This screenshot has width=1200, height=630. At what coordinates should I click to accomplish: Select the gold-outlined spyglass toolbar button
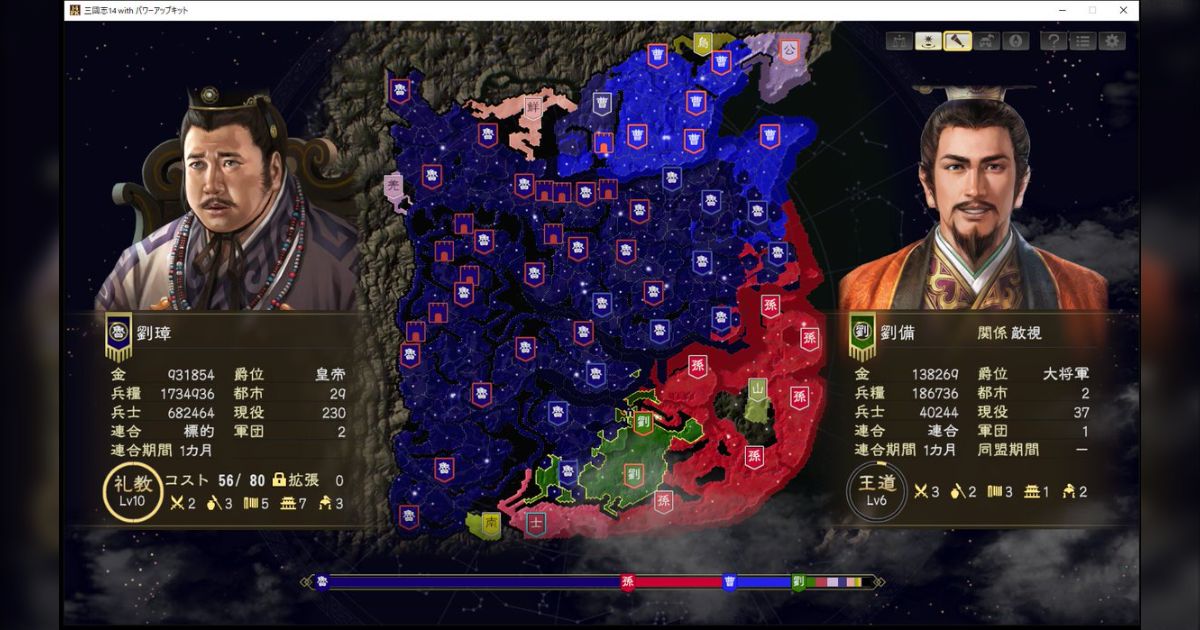tap(958, 42)
